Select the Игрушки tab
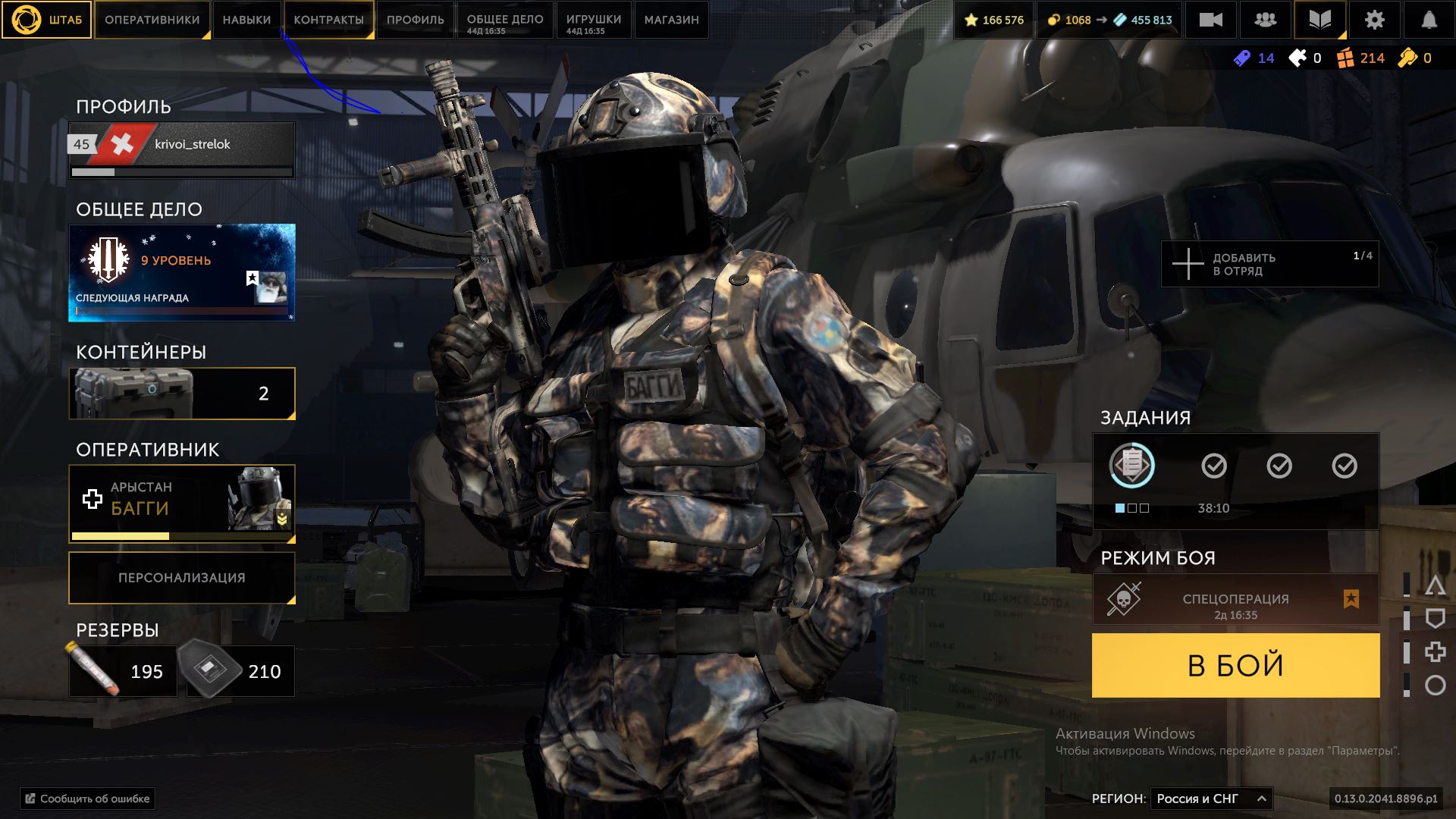The image size is (1456, 819). [x=593, y=20]
